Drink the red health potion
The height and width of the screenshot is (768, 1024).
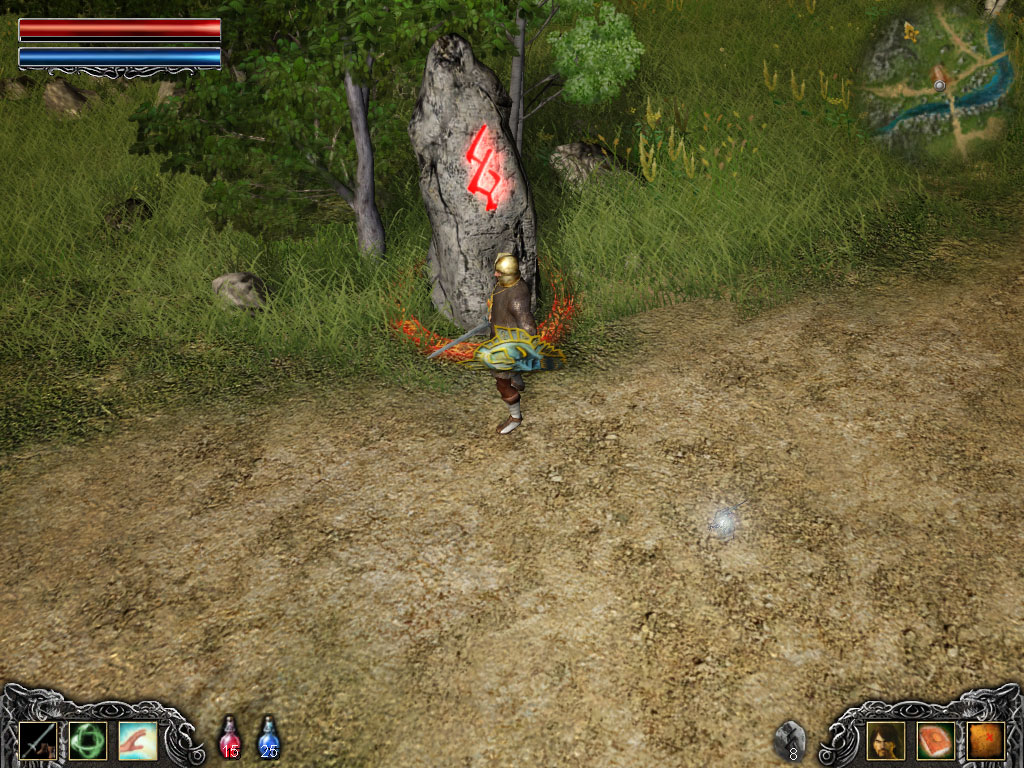click(230, 737)
